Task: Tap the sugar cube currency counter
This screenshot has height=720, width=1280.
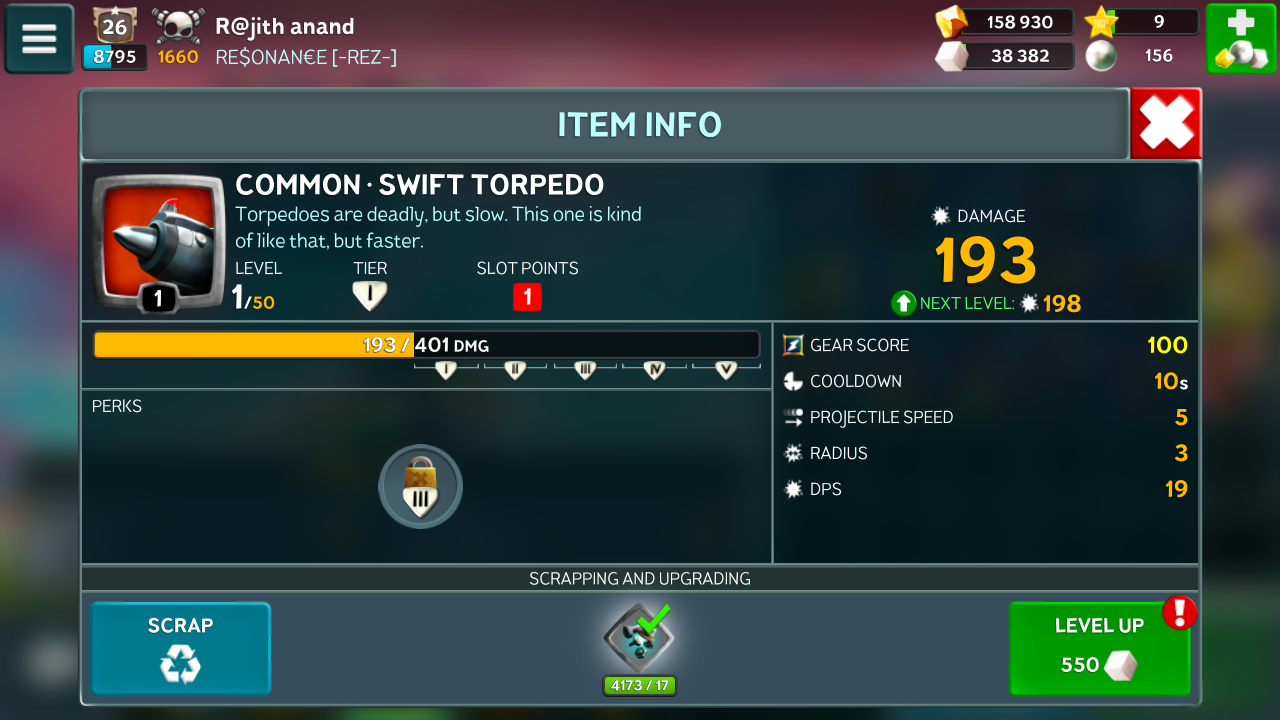Action: click(1004, 56)
